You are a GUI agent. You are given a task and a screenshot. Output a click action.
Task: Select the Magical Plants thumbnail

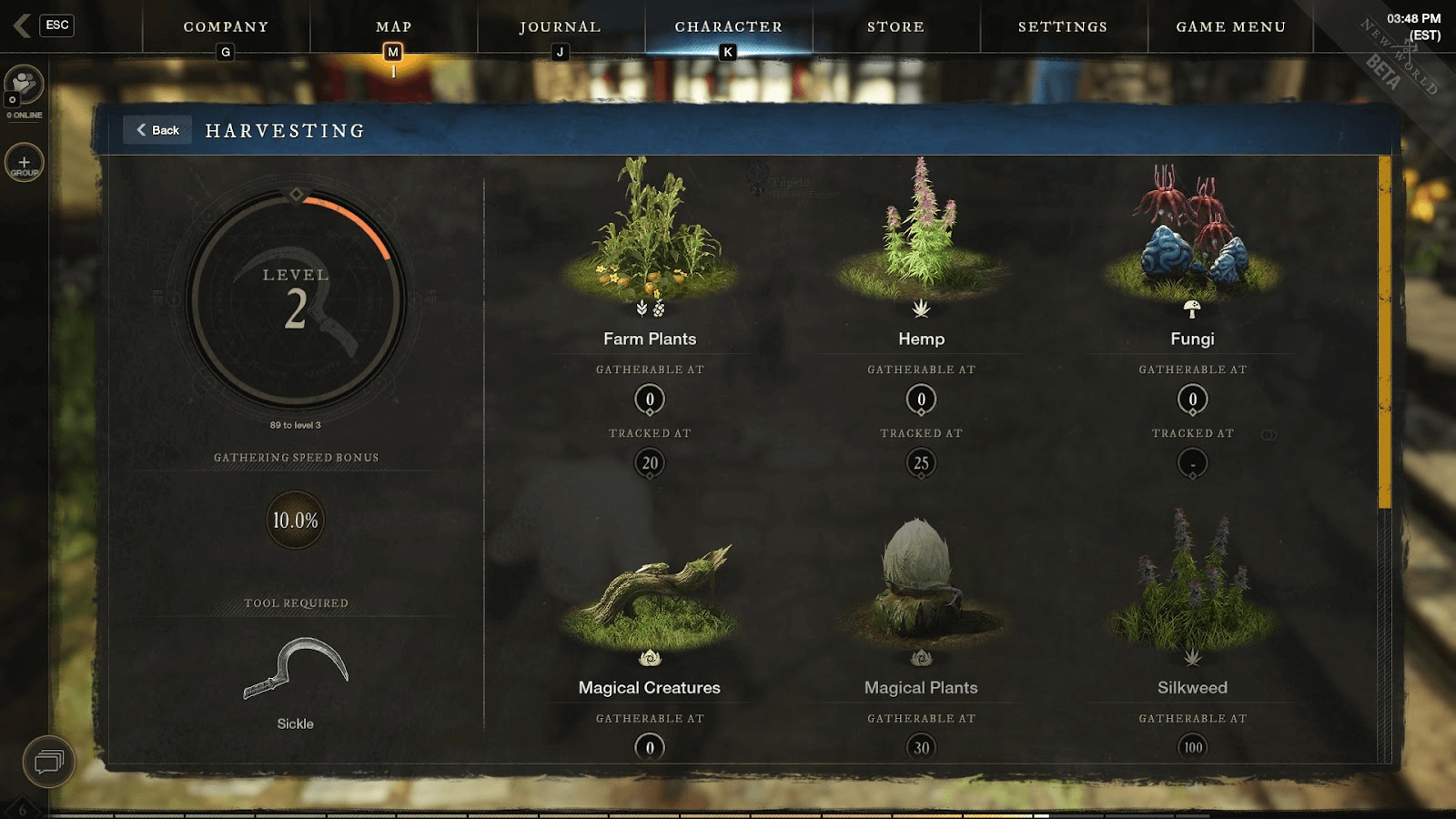tap(921, 582)
